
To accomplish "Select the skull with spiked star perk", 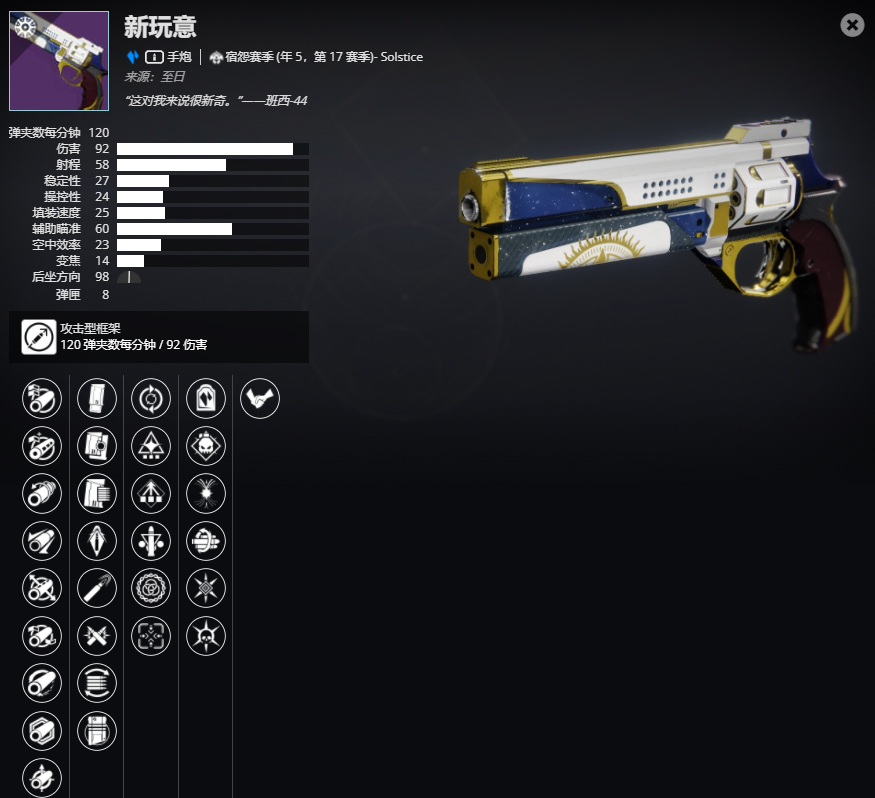I will click(x=206, y=635).
